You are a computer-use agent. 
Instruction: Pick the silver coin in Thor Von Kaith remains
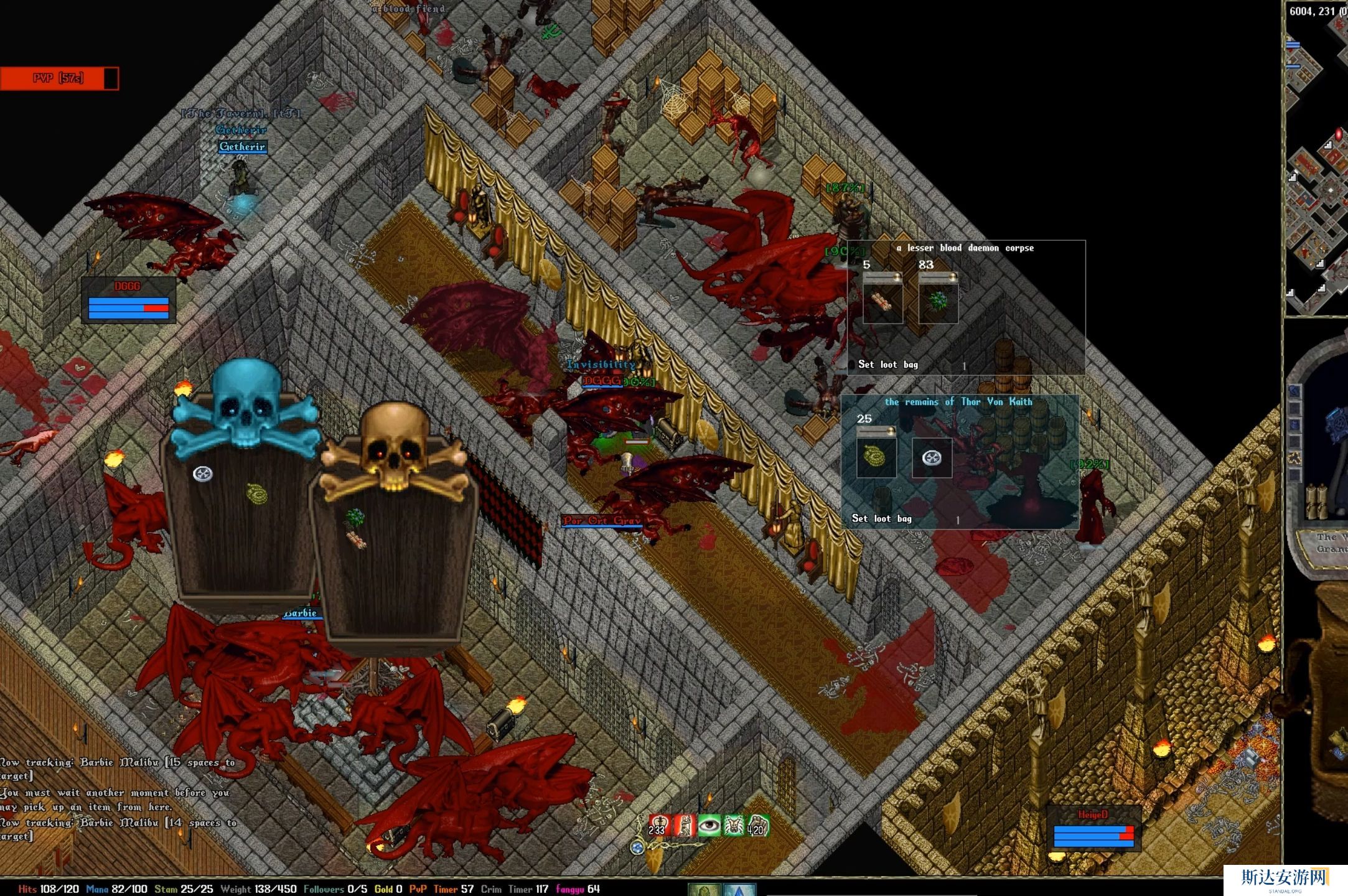pos(932,458)
